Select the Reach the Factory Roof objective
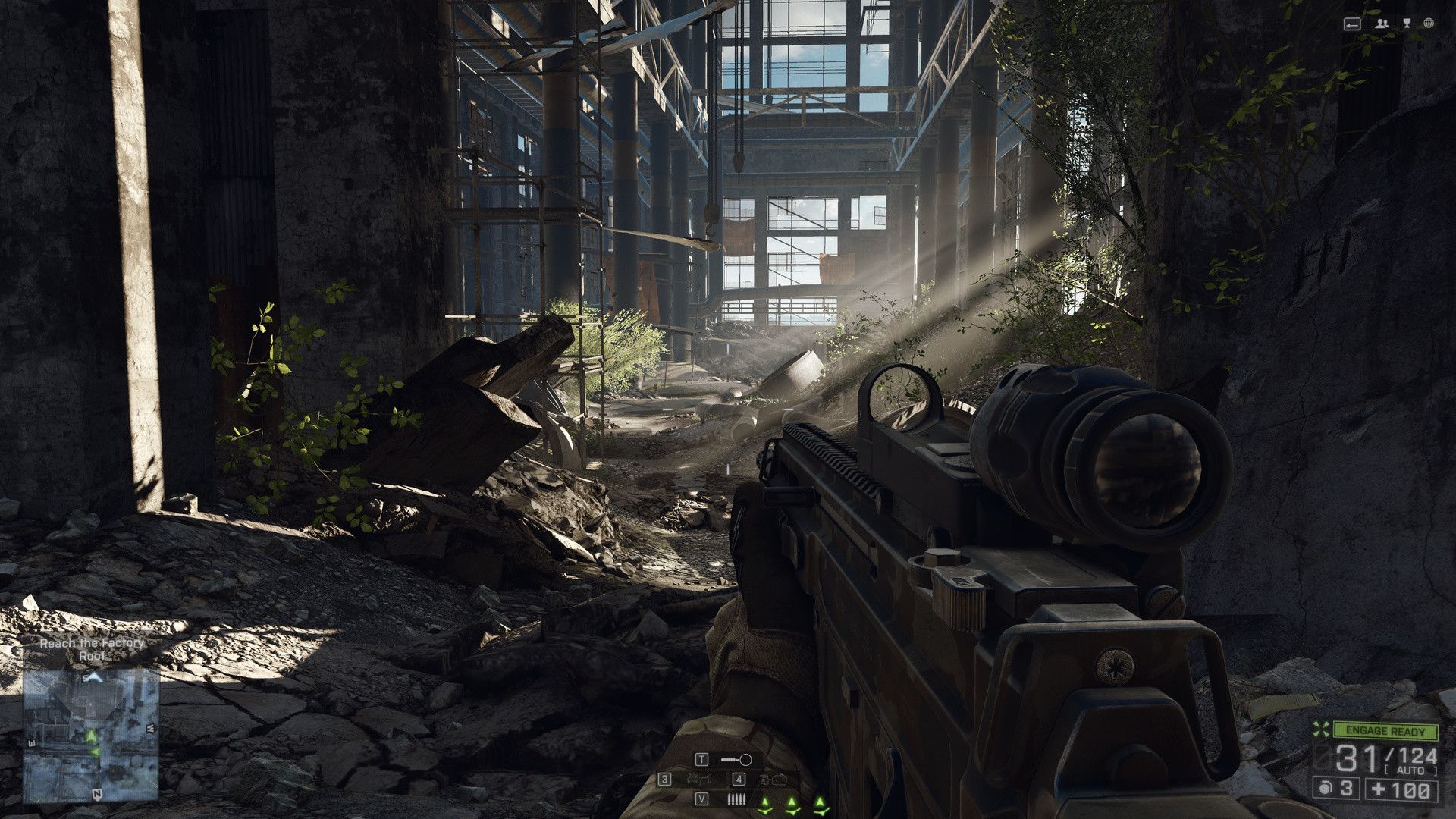The image size is (1456, 819). 92,649
